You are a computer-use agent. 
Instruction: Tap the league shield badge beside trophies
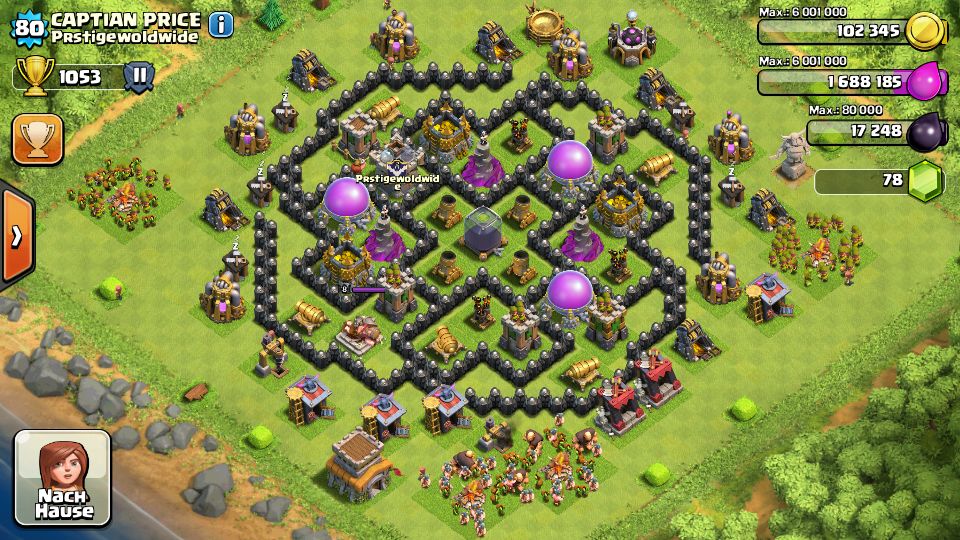point(139,75)
